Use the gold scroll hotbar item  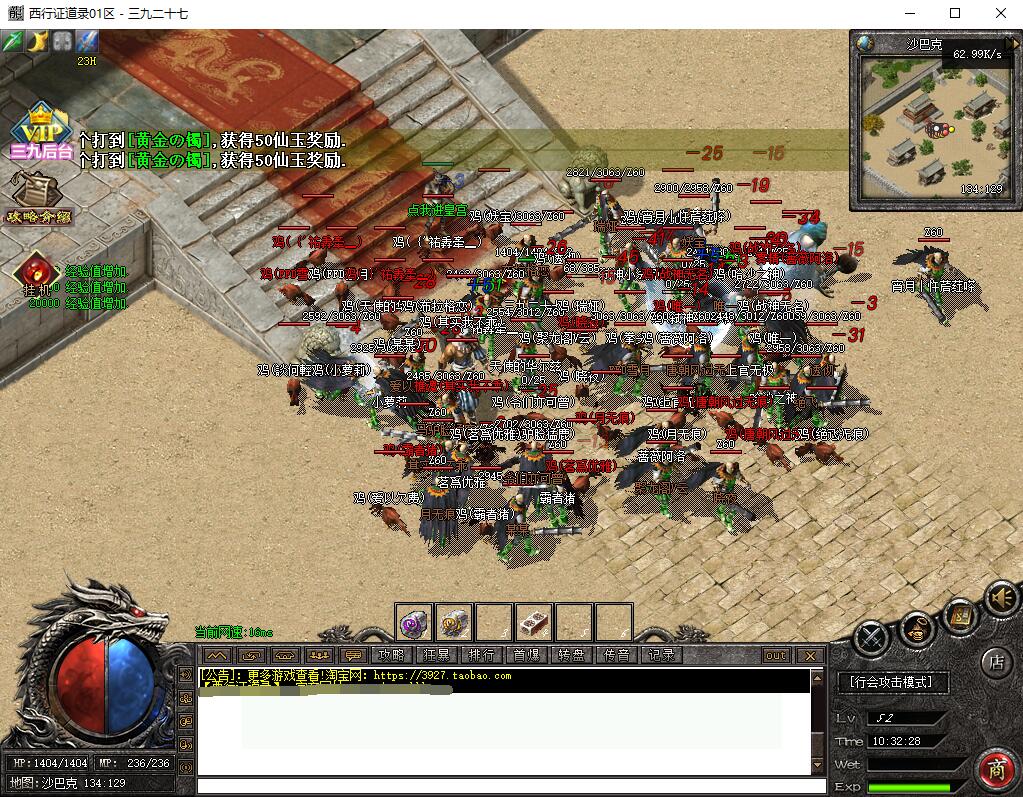[453, 622]
